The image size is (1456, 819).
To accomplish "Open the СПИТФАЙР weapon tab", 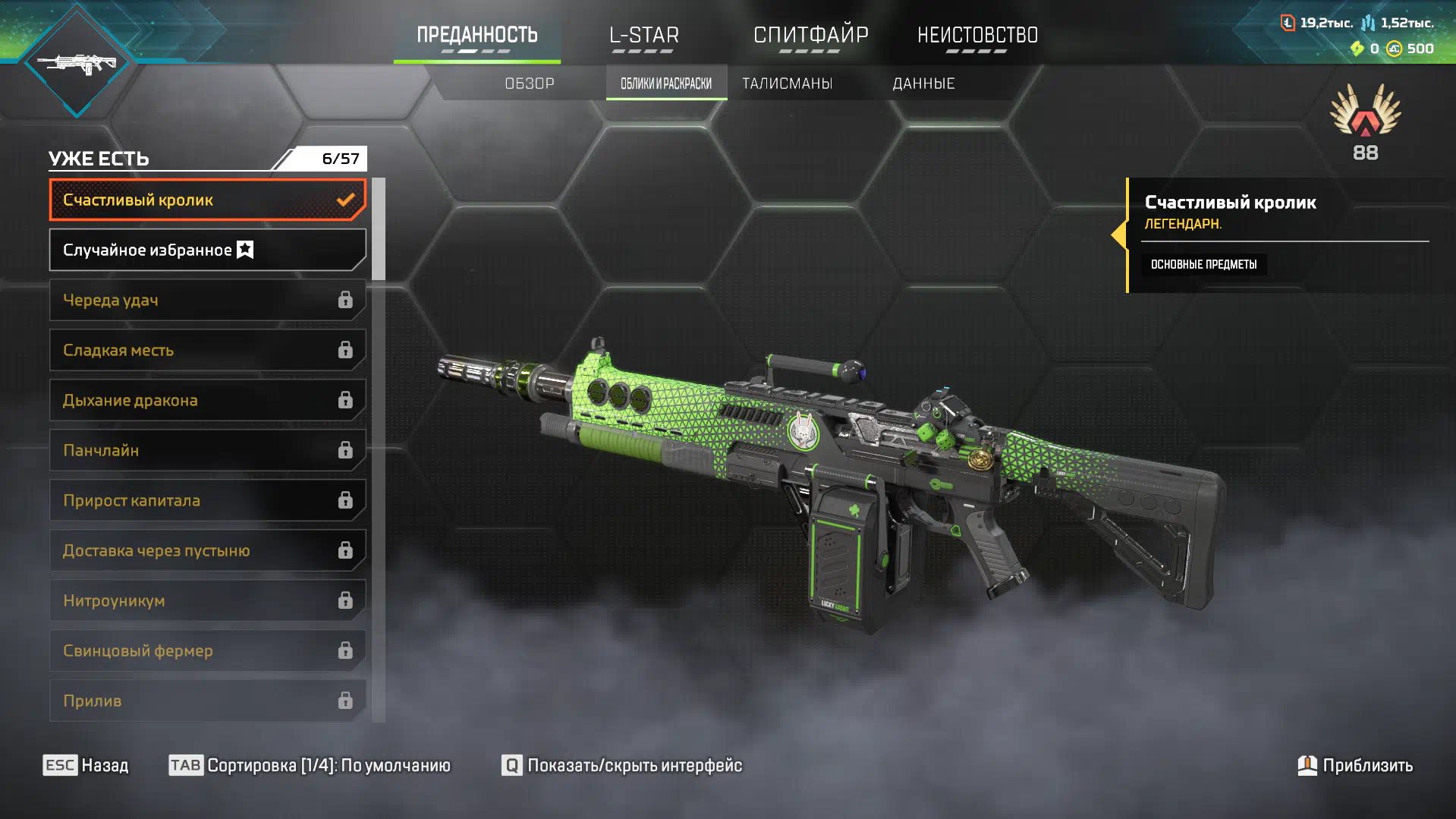I will [x=810, y=35].
